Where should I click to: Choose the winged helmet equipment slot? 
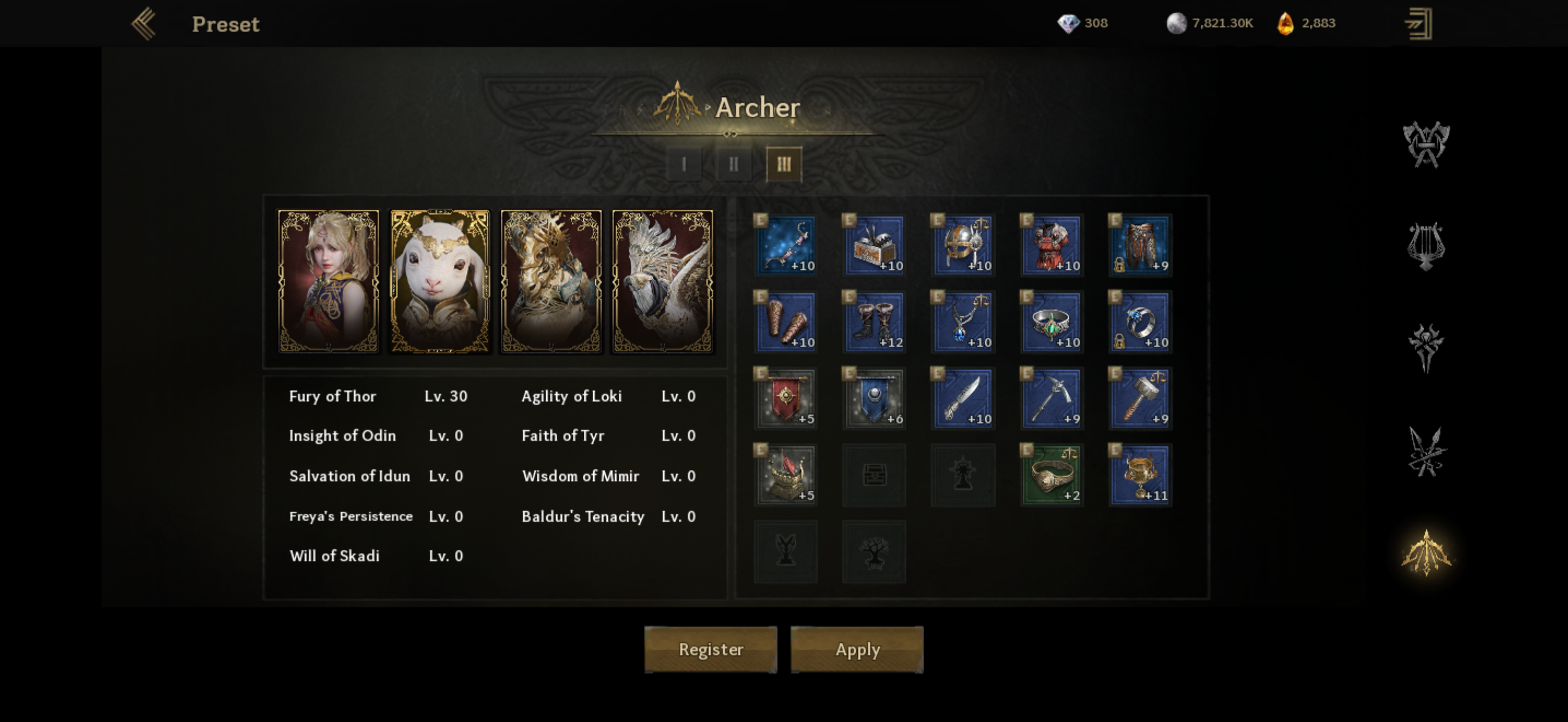(962, 246)
